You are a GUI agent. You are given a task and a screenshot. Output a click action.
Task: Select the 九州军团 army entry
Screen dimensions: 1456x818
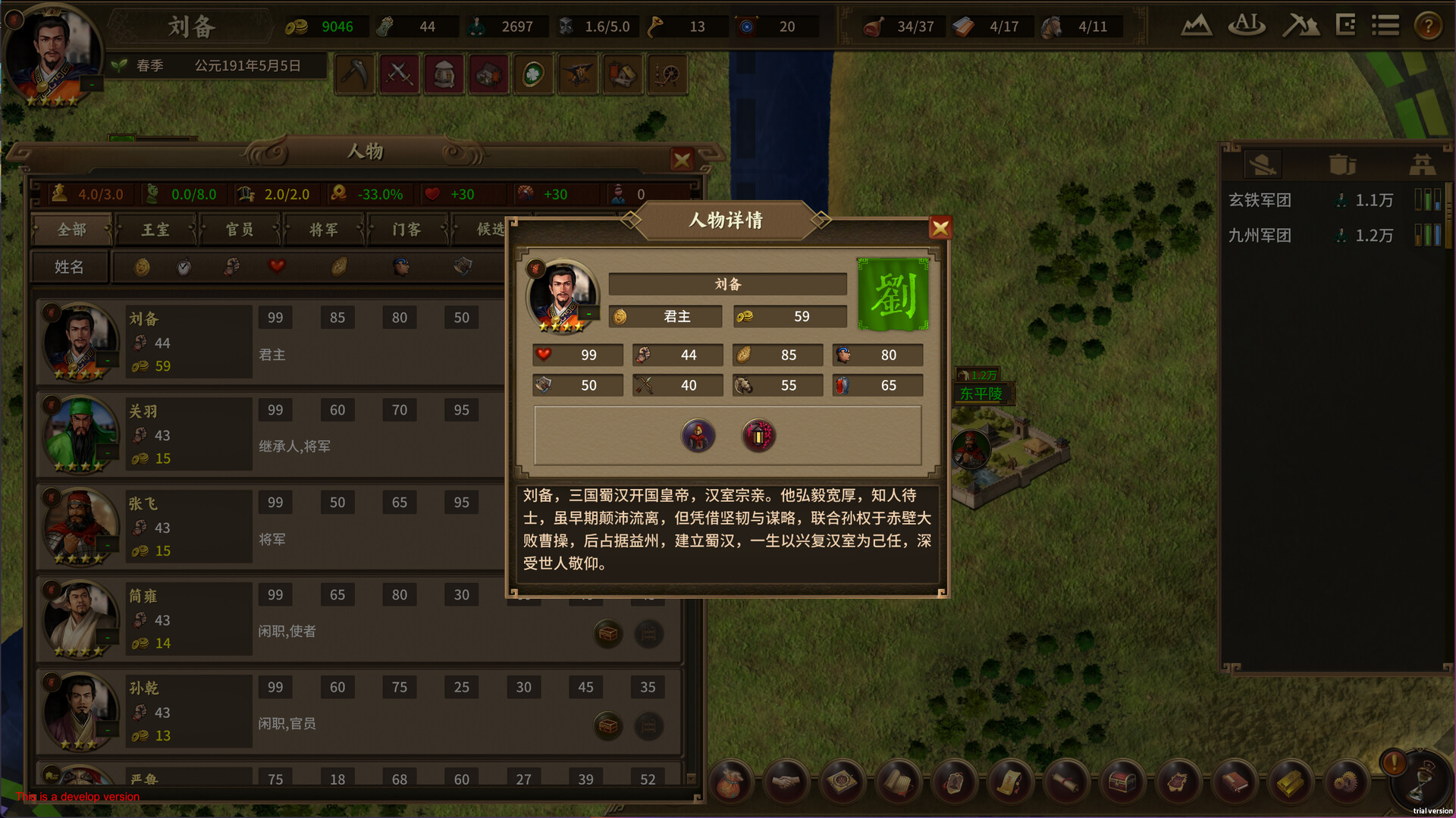(1260, 236)
